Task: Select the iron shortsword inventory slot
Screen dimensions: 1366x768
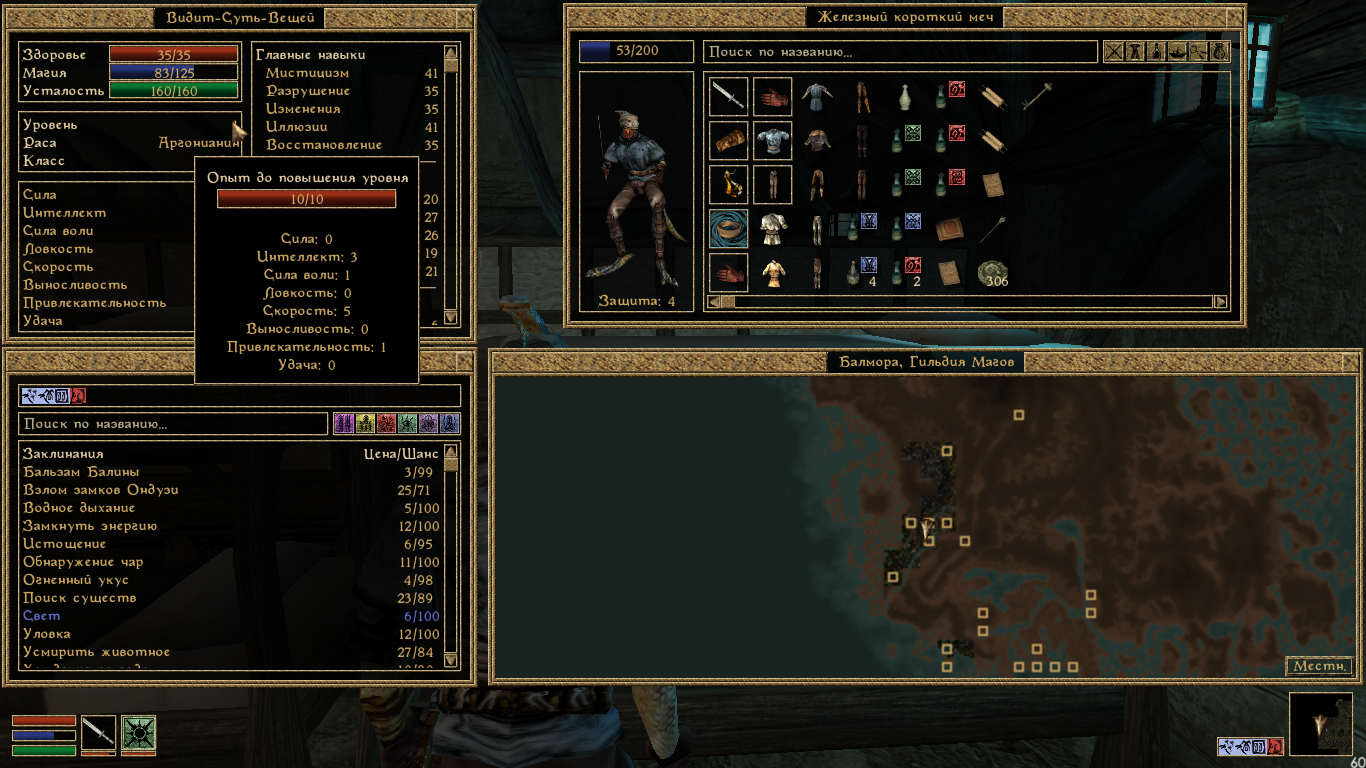Action: (728, 97)
